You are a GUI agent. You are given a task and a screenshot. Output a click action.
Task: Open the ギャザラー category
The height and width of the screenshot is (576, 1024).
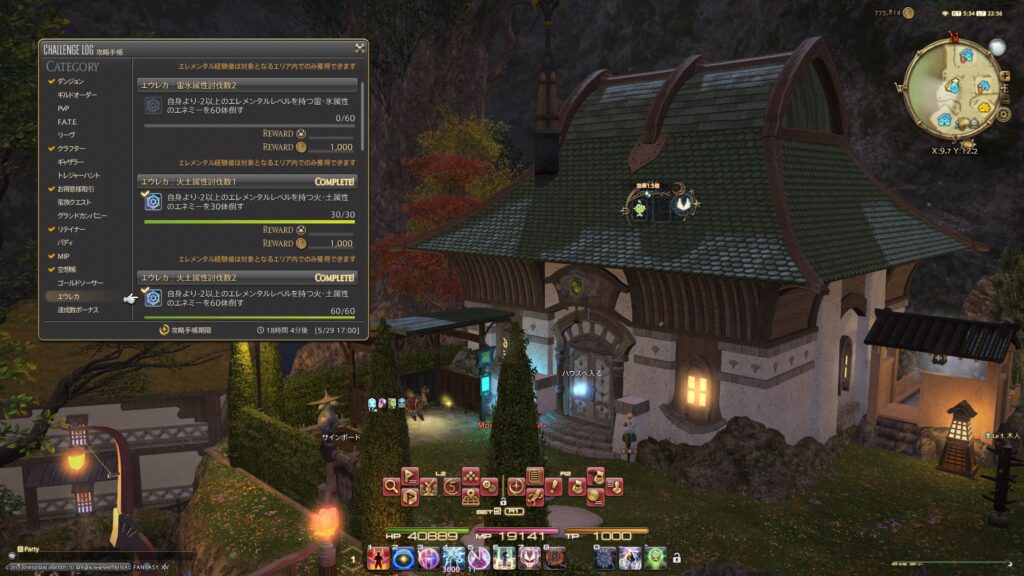coord(71,161)
